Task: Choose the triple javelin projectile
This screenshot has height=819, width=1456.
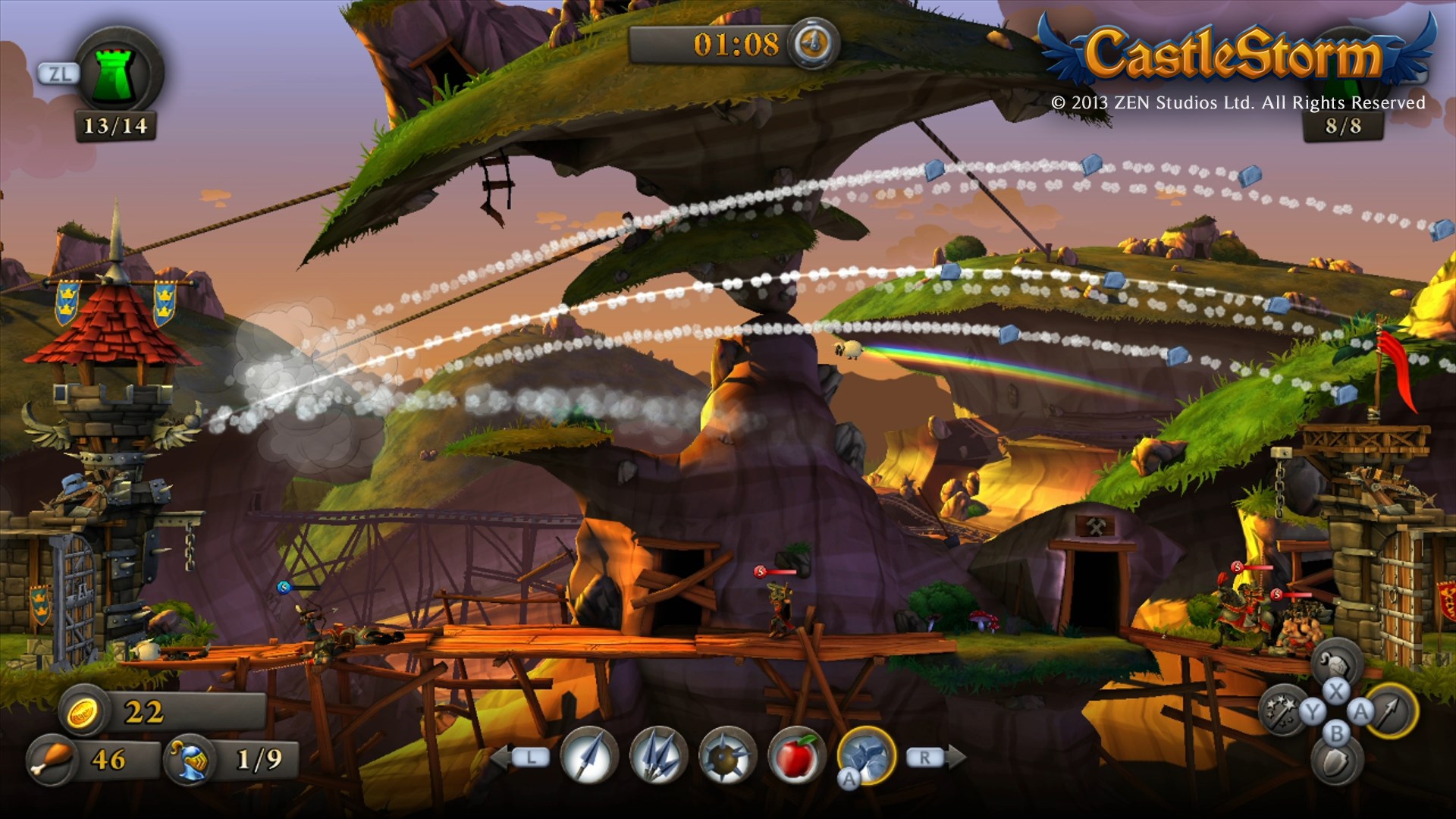Action: click(658, 756)
